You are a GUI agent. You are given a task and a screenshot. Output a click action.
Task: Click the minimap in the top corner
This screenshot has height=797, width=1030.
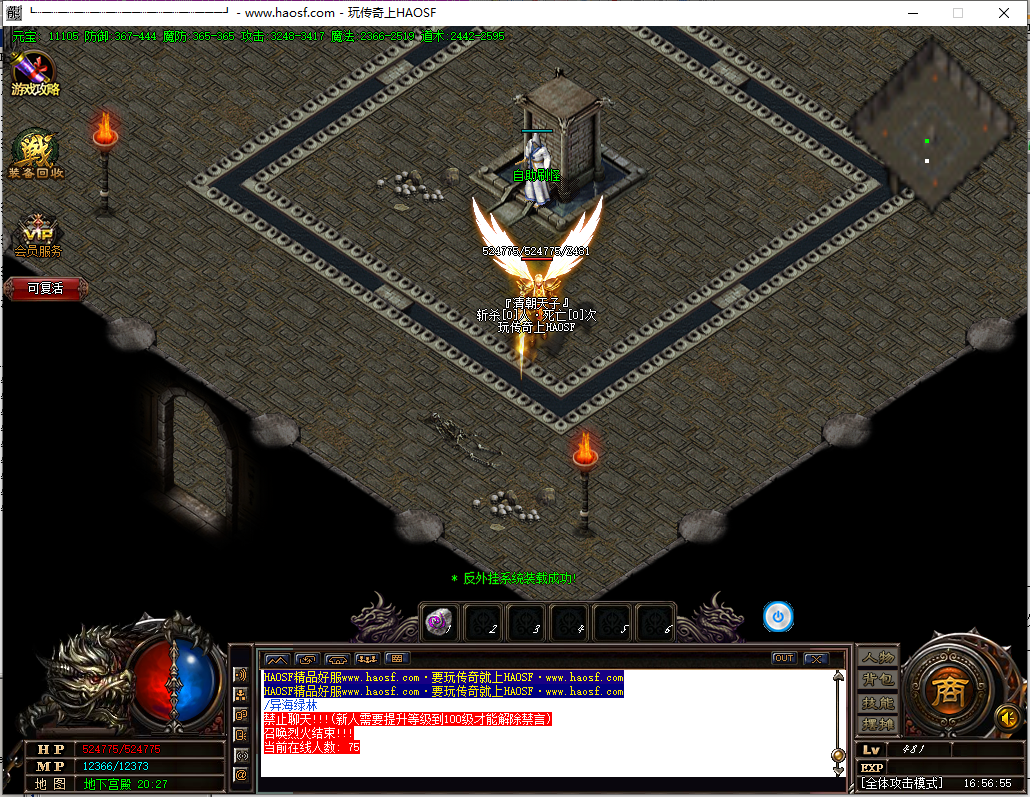click(x=927, y=125)
